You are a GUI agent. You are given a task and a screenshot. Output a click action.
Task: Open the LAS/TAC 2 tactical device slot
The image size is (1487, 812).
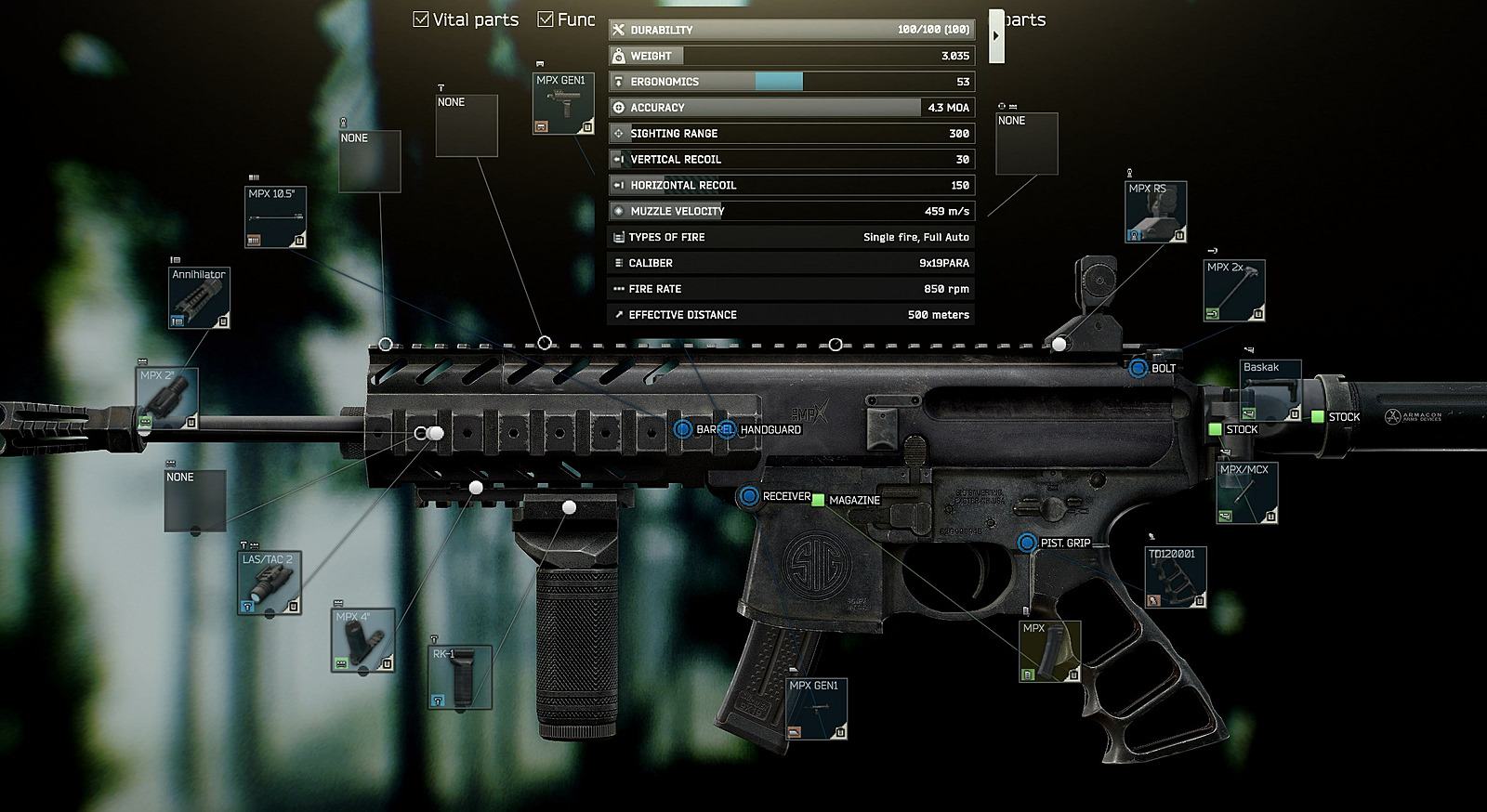point(270,583)
